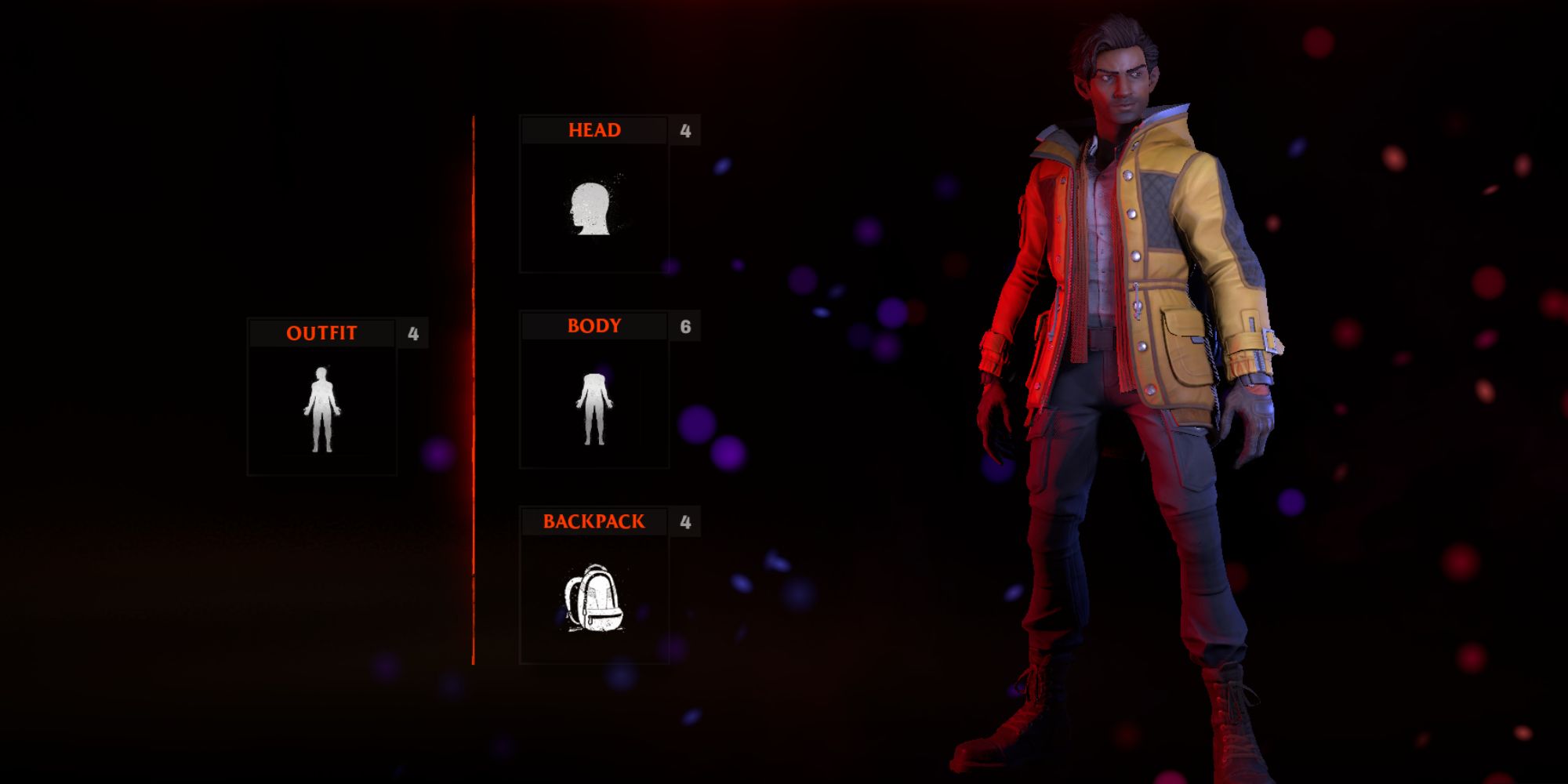Viewport: 1568px width, 784px height.
Task: Click the standing figure inside Body panel
Action: [x=593, y=408]
